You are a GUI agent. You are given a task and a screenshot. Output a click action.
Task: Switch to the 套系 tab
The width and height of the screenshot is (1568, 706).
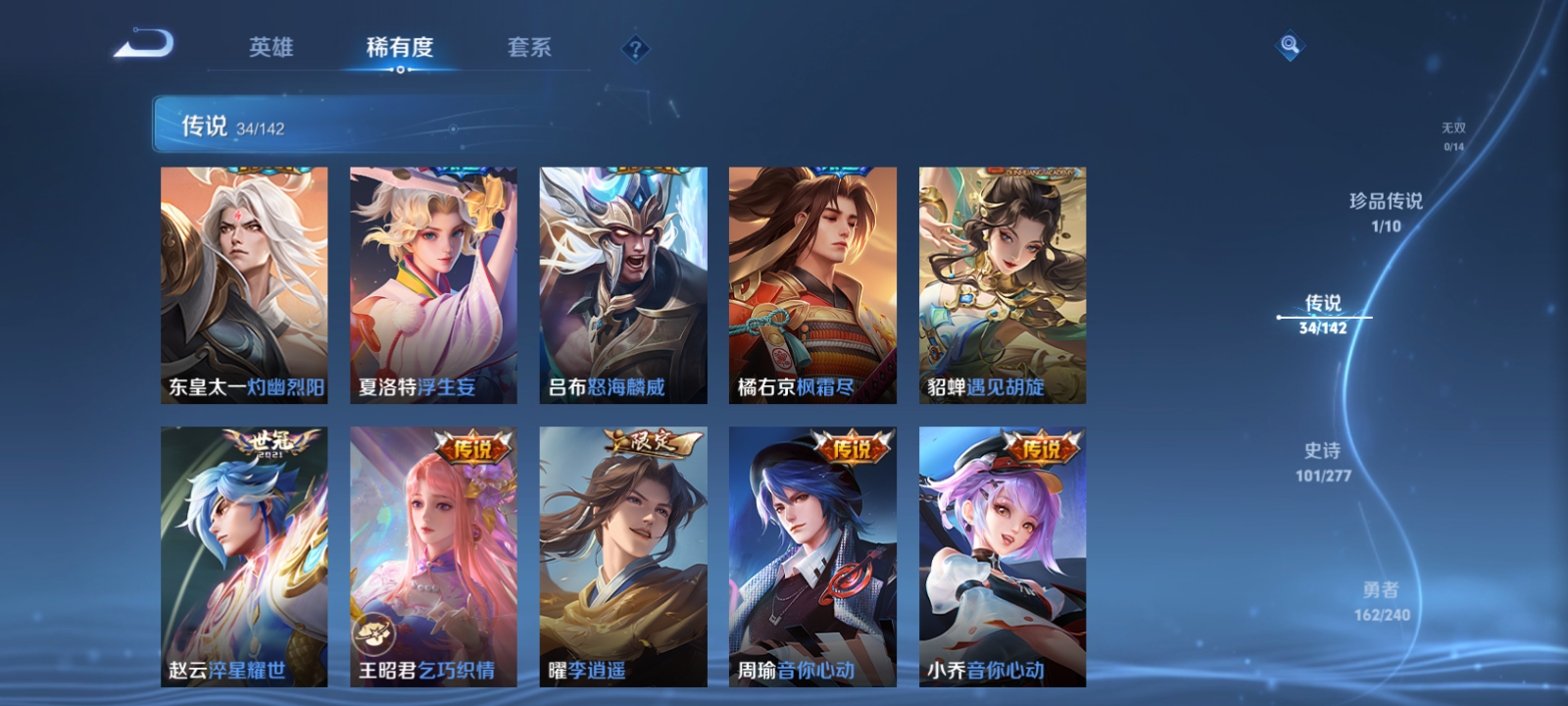coord(529,46)
